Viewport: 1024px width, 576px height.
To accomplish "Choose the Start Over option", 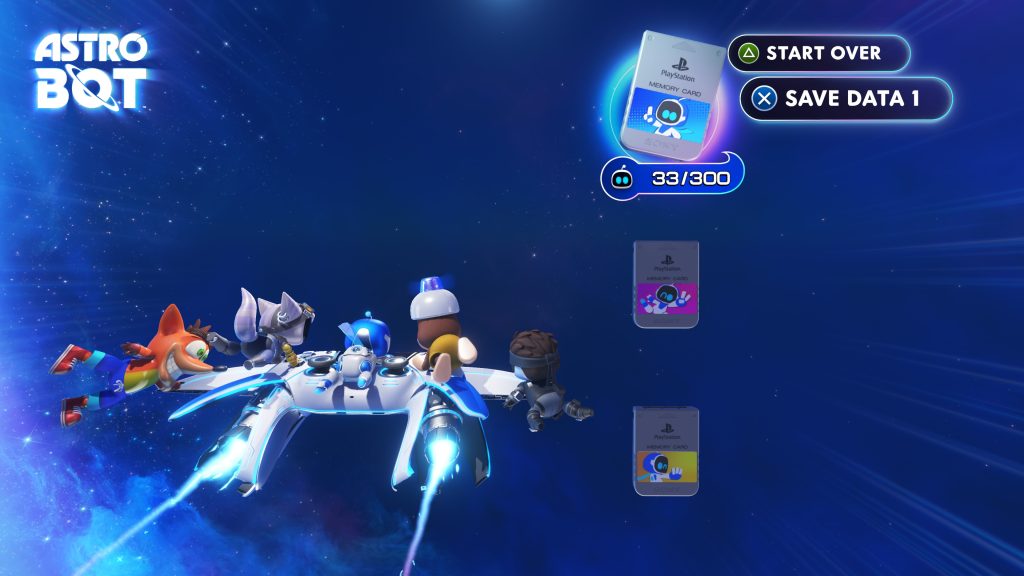I will pyautogui.click(x=818, y=53).
